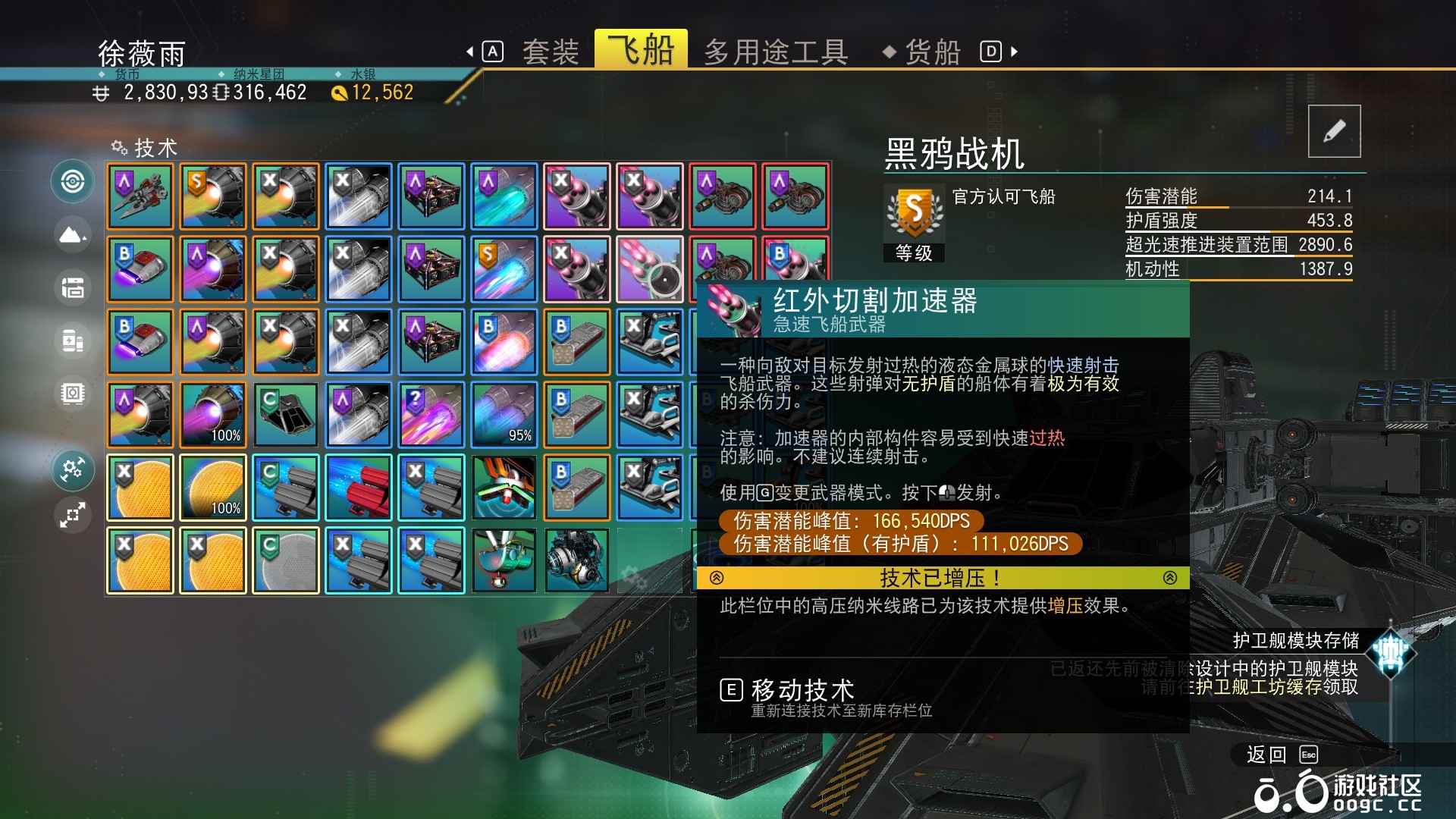Click the pencil icon to rename 黑鸦战机
Image resolution: width=1456 pixels, height=819 pixels.
click(1334, 130)
